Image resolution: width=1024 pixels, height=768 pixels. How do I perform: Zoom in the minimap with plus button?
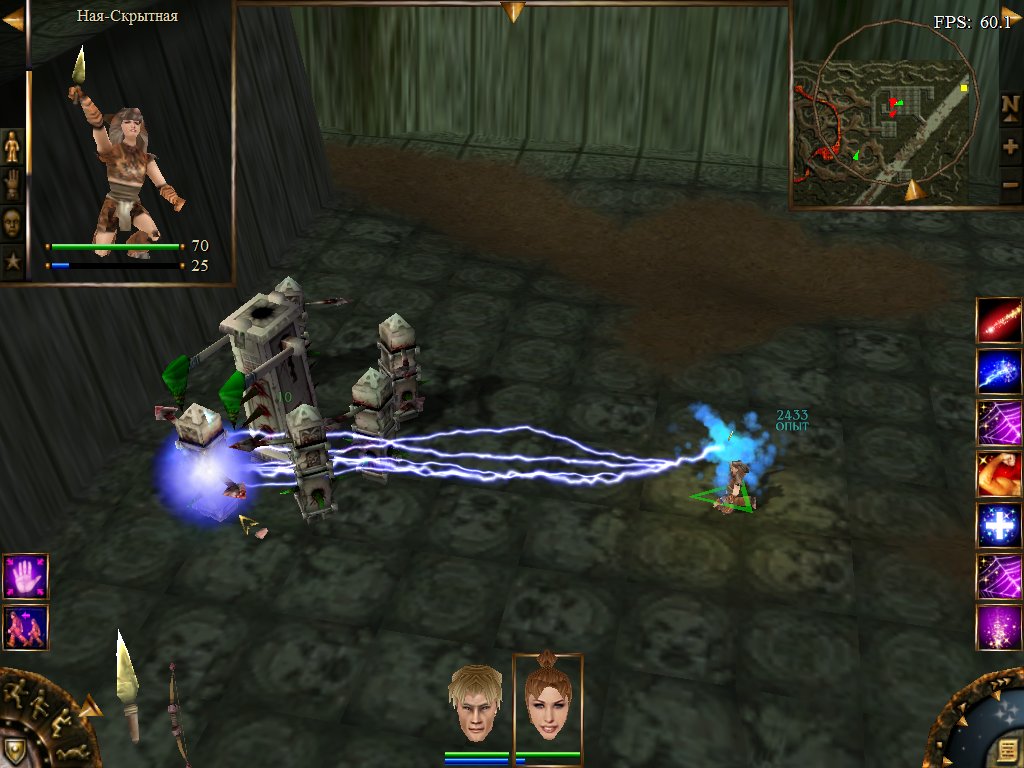1010,146
